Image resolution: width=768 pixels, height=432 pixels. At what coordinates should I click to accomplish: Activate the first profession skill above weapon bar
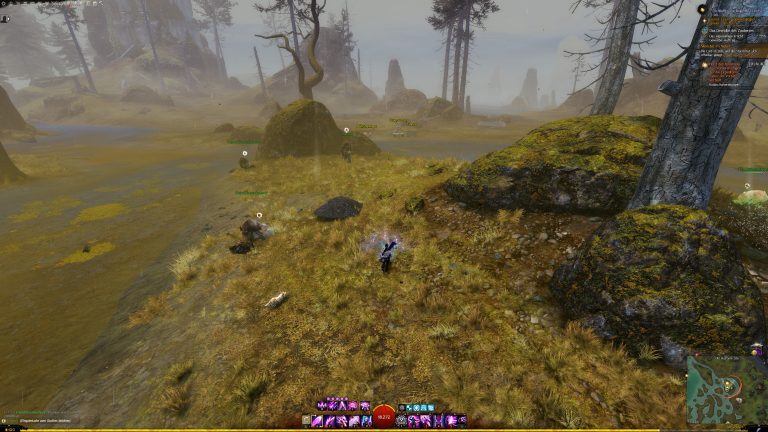coord(321,406)
